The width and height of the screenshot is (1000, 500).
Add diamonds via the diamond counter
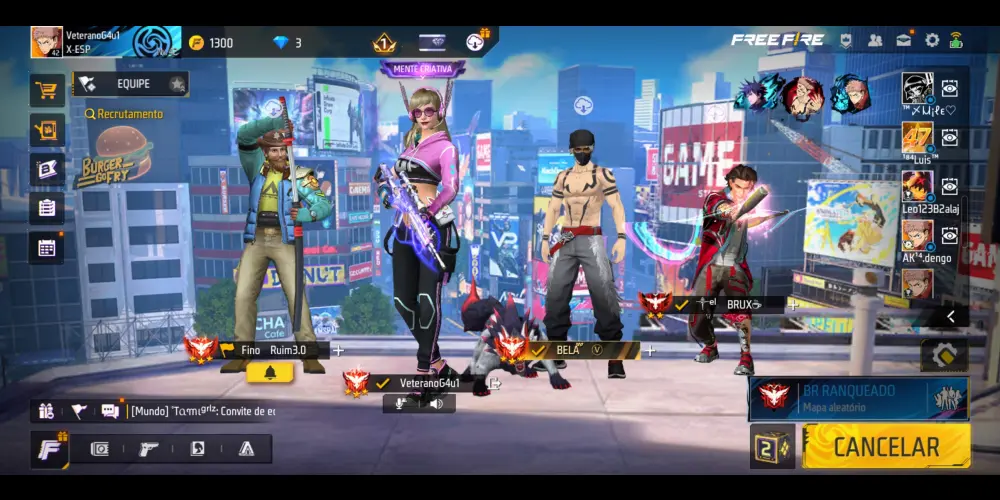pos(287,42)
